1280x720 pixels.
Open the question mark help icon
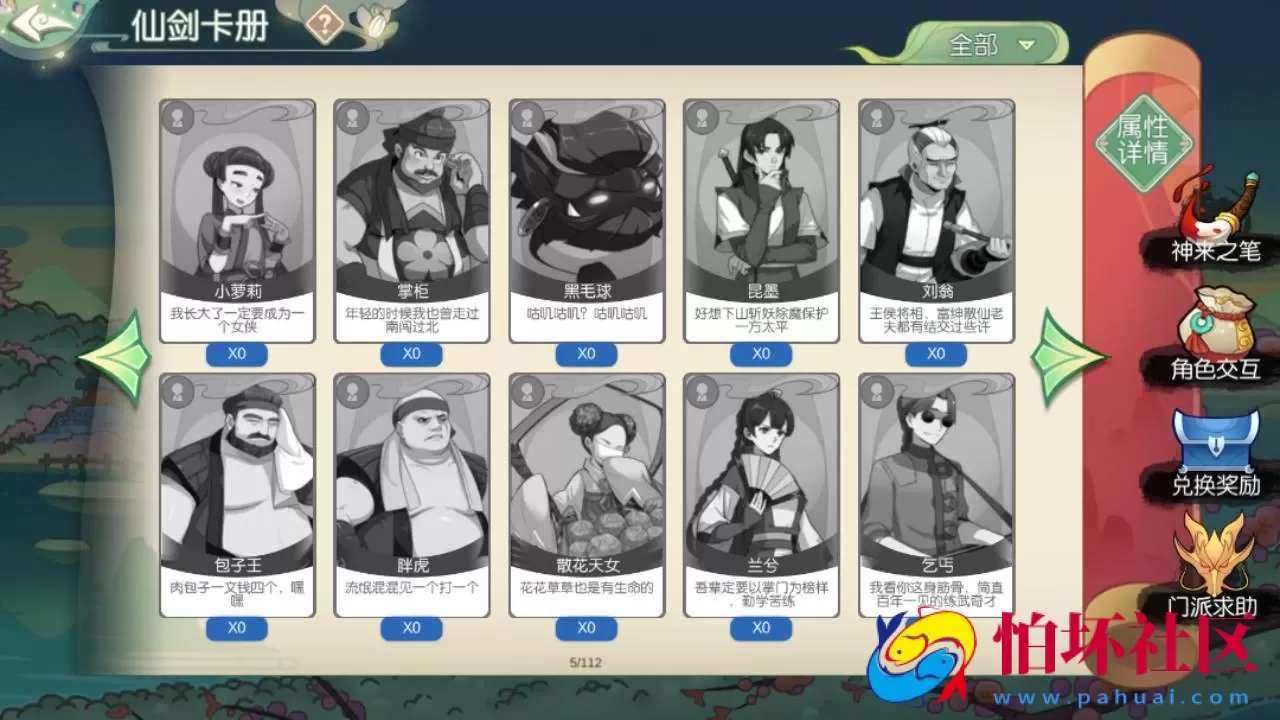click(324, 24)
